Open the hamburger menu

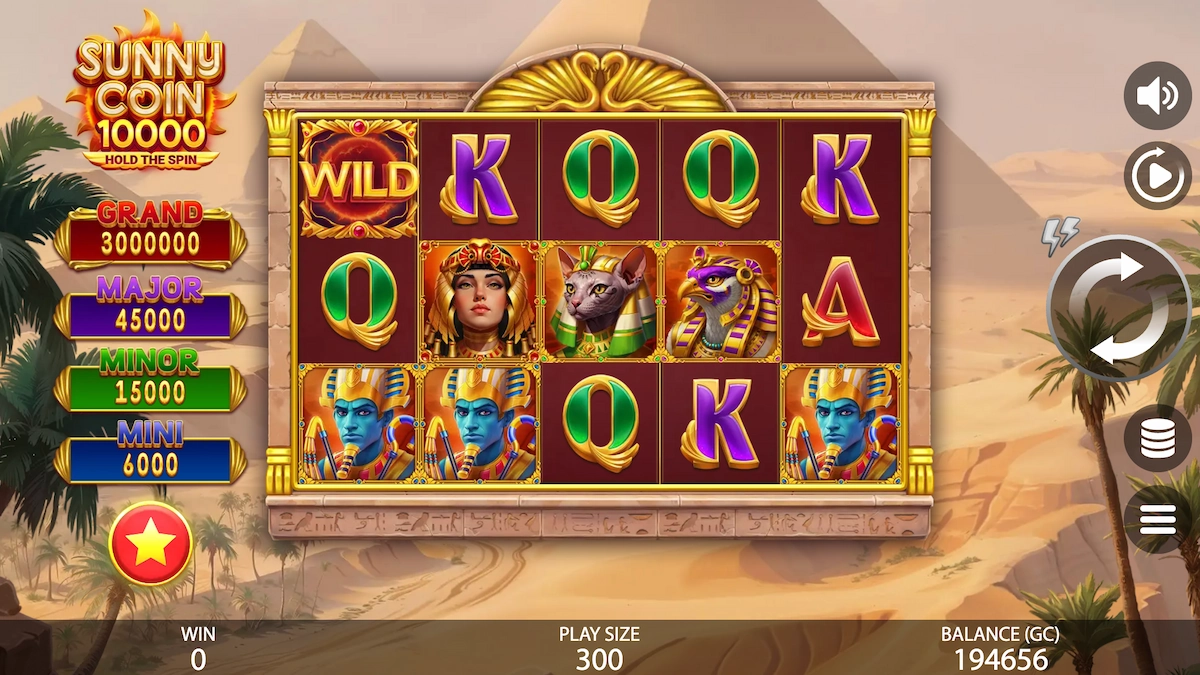pos(1157,520)
